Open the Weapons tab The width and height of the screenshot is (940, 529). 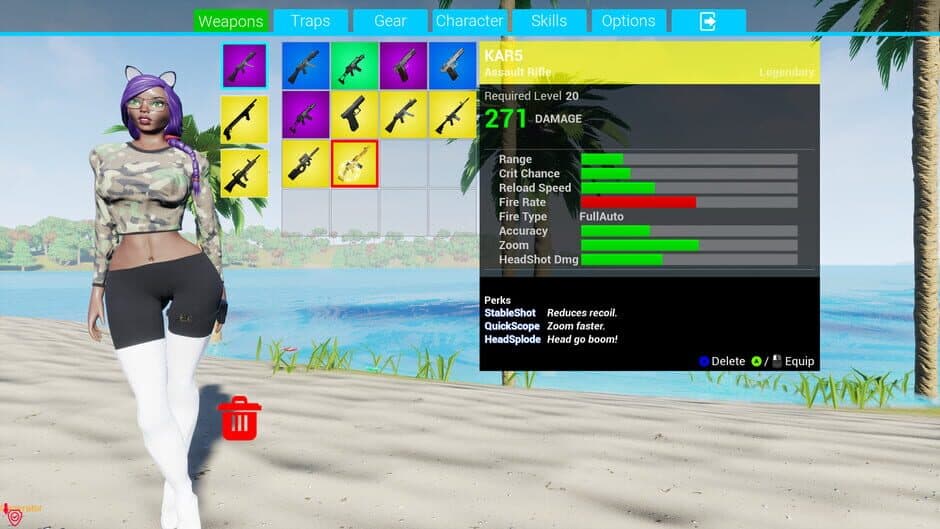click(230, 21)
